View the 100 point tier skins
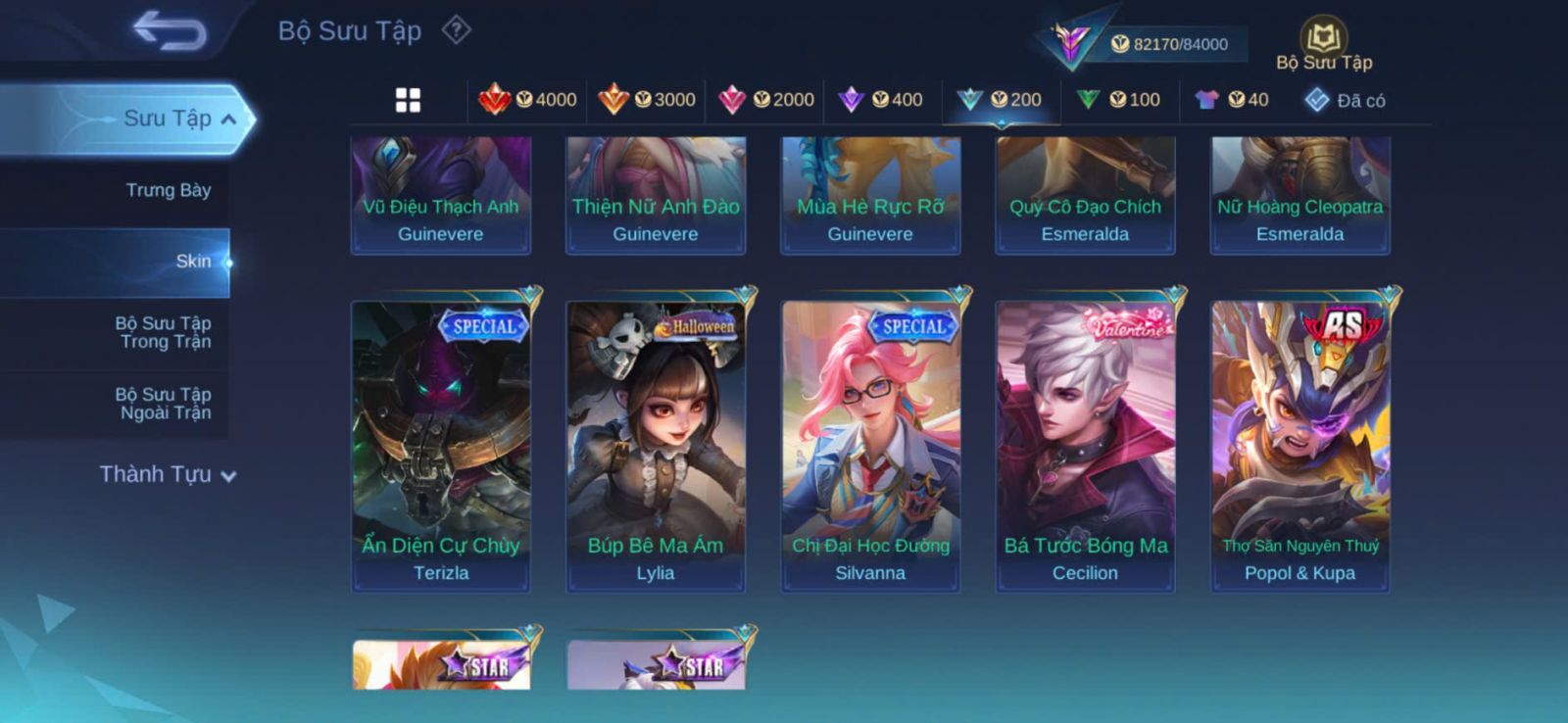1568x723 pixels. pos(1119,100)
